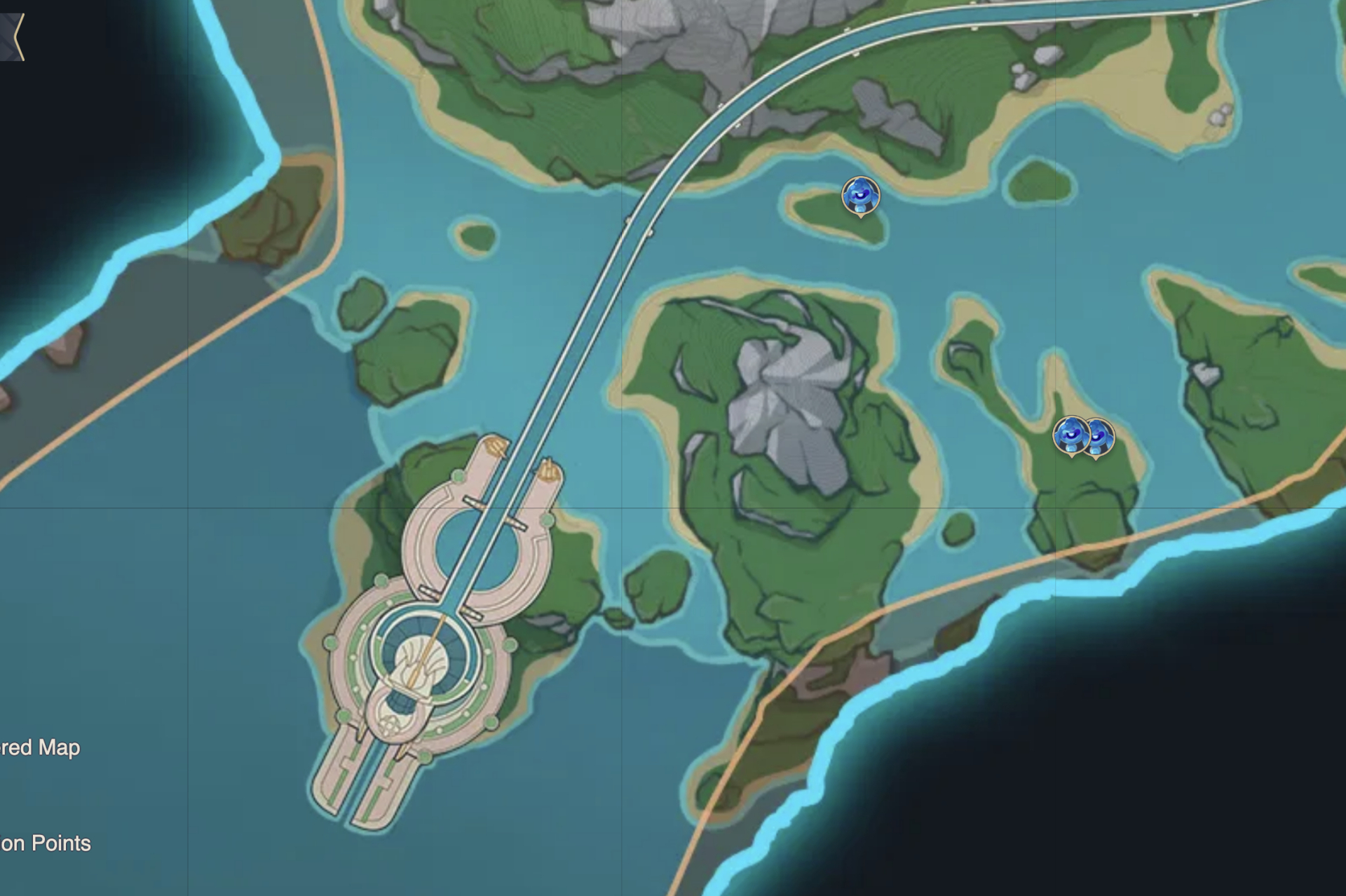Select the frontmost marker of the overlapping pair
Viewport: 1346px width, 896px height.
click(1070, 435)
